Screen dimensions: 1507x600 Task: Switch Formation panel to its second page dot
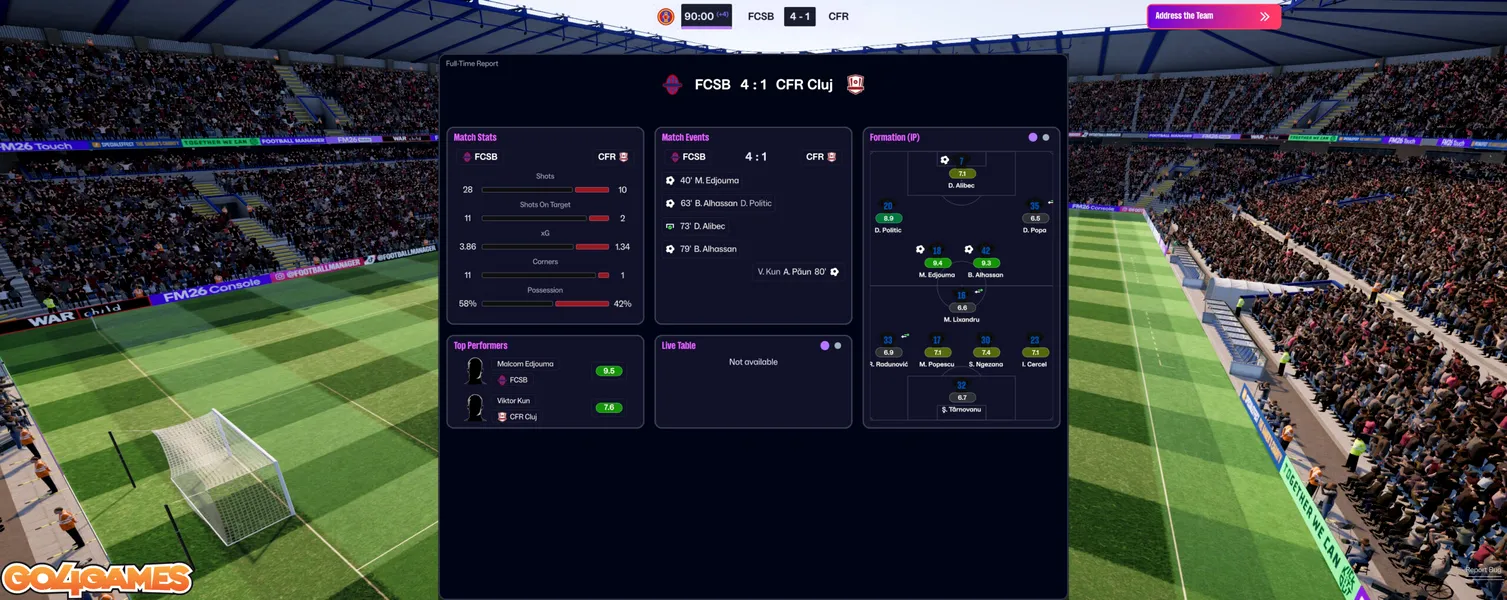coord(1046,138)
